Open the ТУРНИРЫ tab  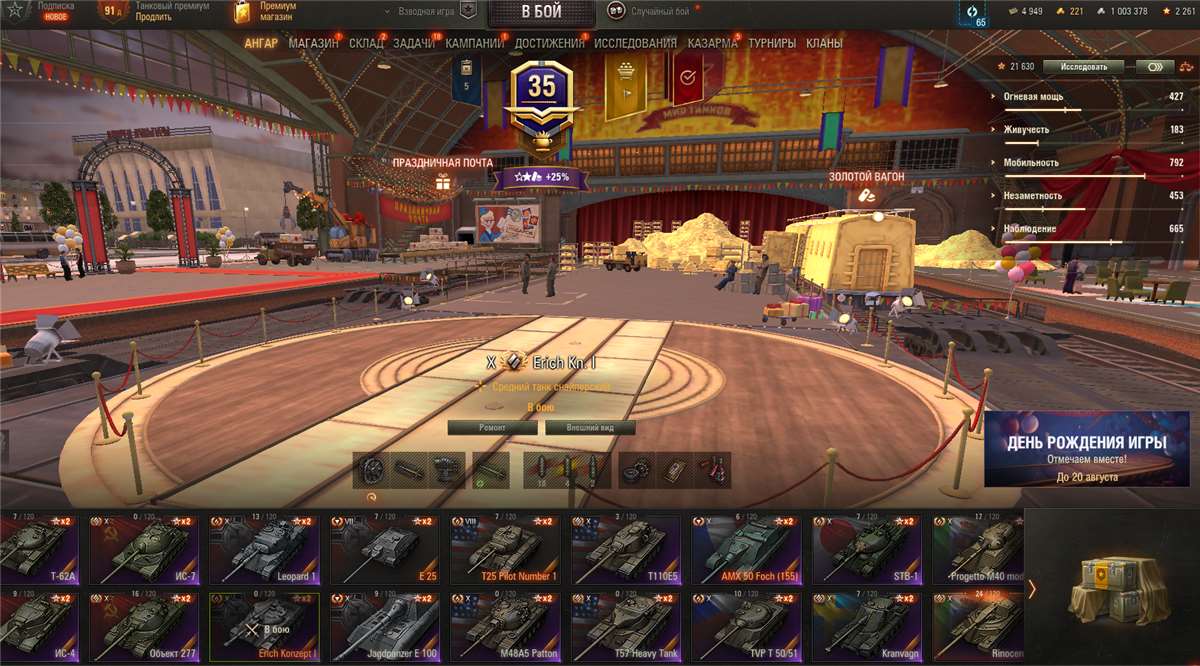tap(772, 44)
